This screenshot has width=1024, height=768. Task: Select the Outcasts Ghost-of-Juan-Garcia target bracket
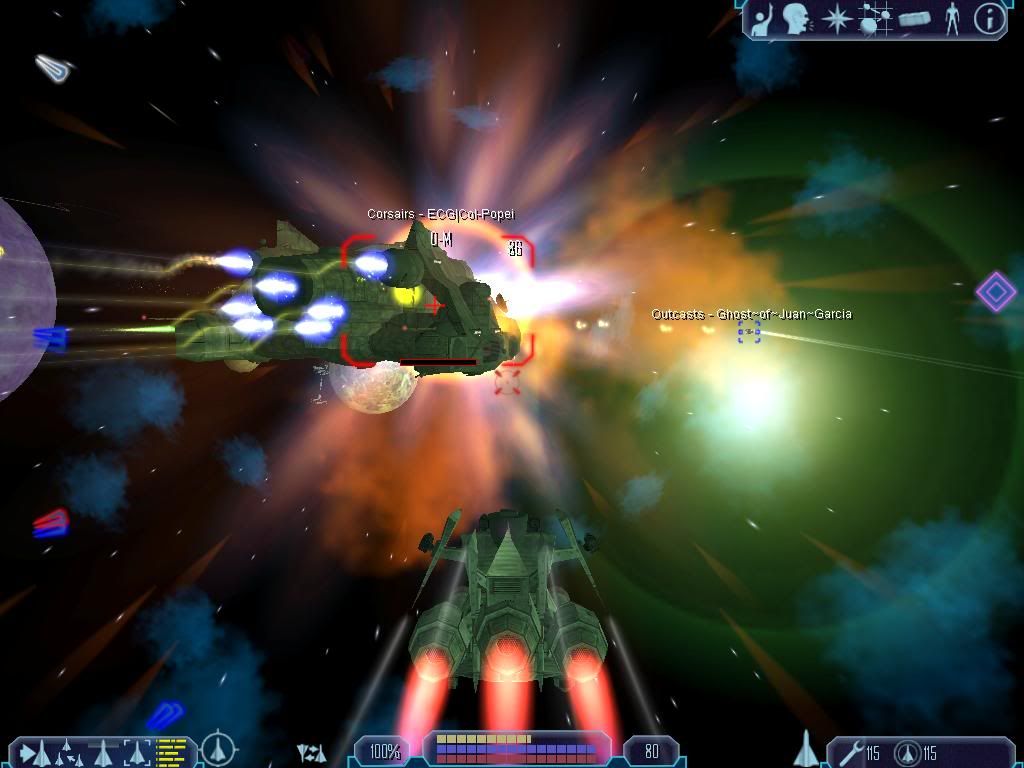749,332
